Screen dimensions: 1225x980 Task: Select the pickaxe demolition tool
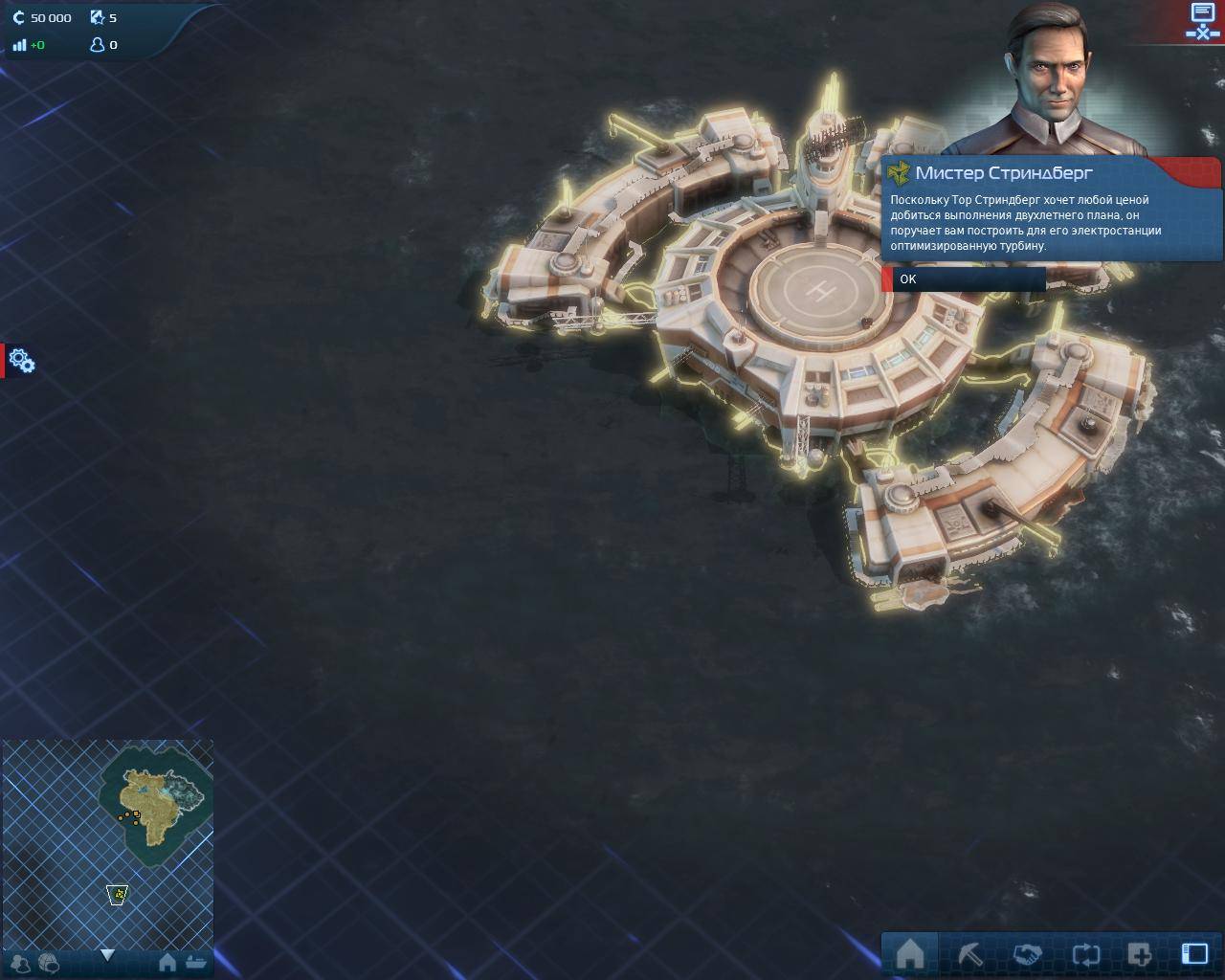click(x=969, y=954)
